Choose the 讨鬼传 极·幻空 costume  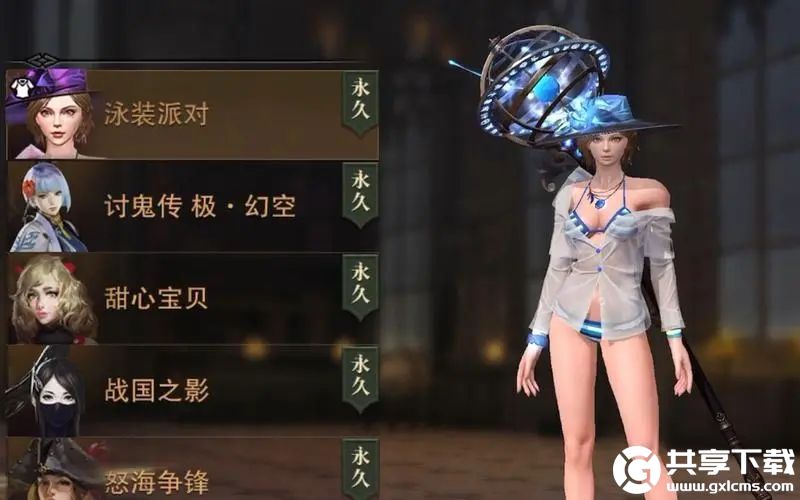tap(200, 207)
